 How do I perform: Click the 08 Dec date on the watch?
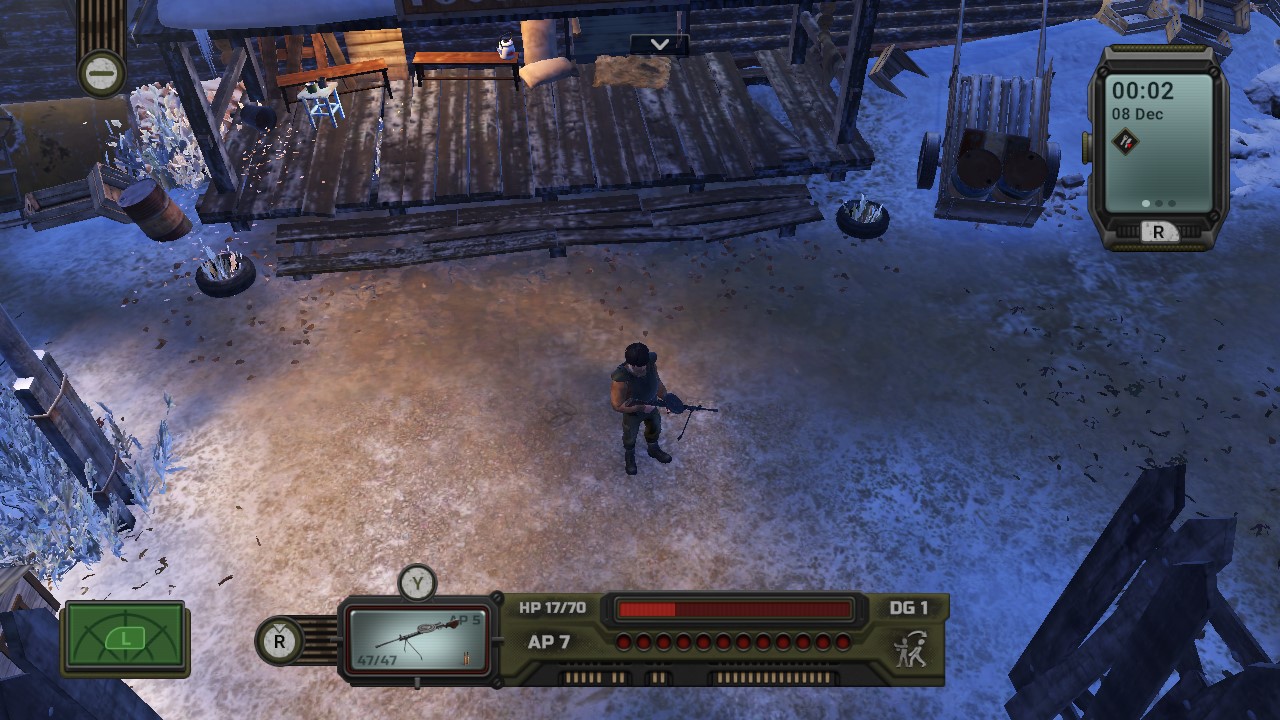click(1138, 113)
